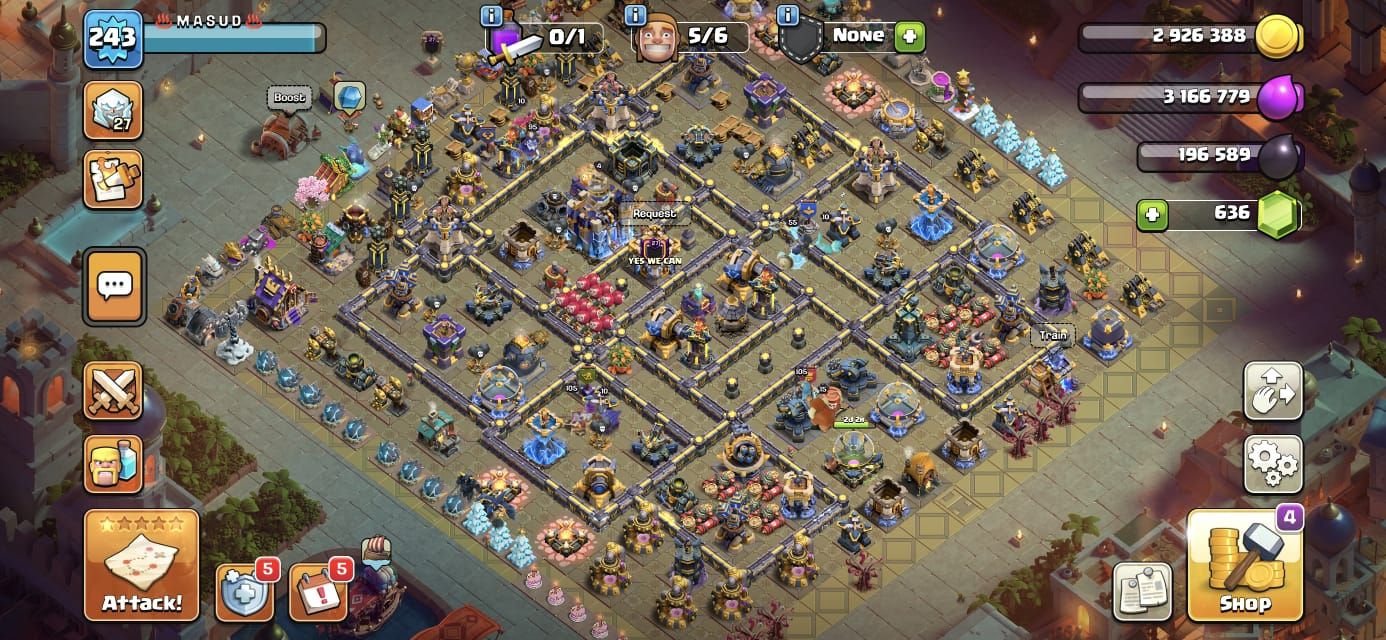Open the chat speech bubble
This screenshot has height=640, width=1386.
113,287
